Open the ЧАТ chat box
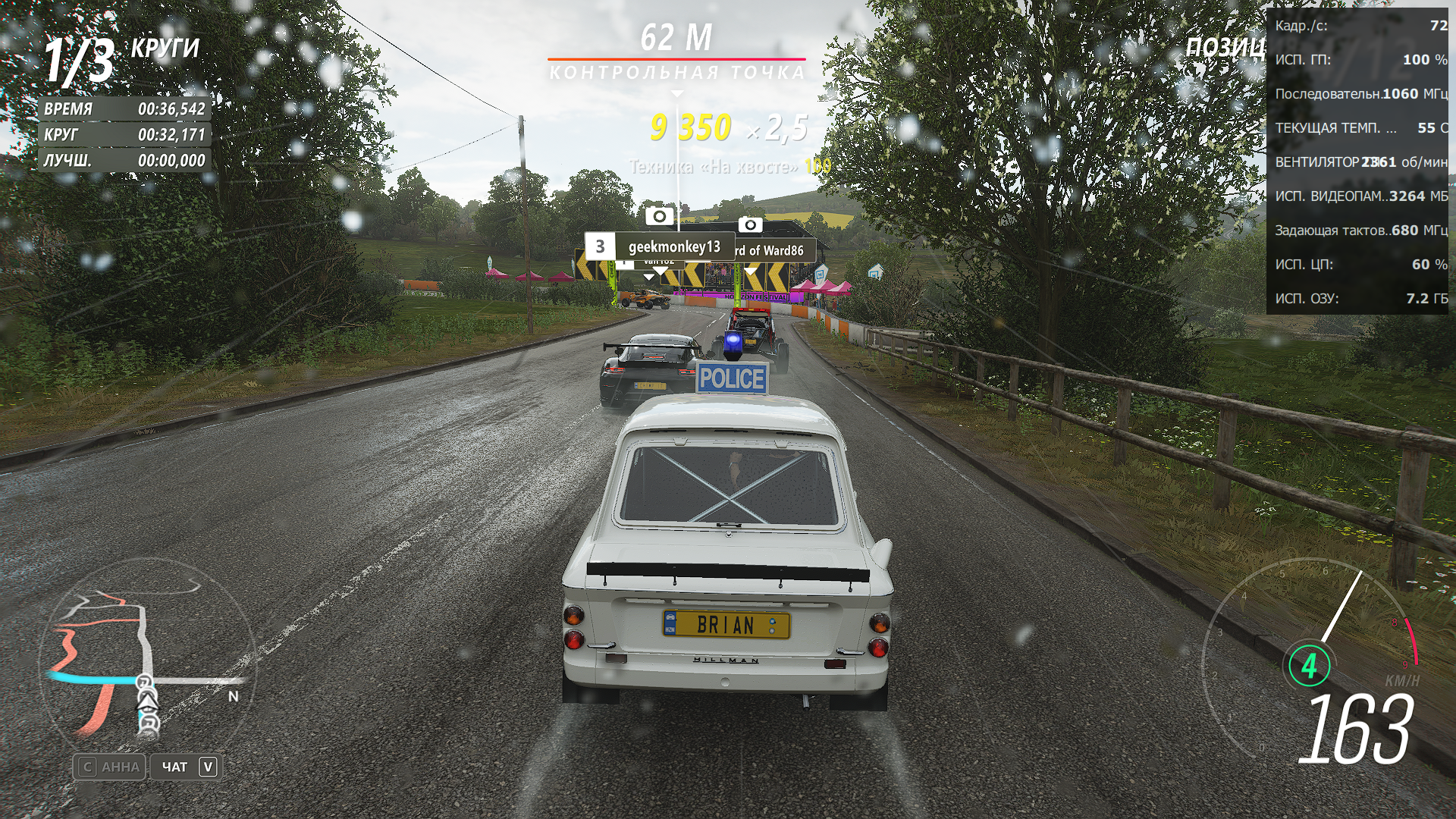 coord(187,767)
